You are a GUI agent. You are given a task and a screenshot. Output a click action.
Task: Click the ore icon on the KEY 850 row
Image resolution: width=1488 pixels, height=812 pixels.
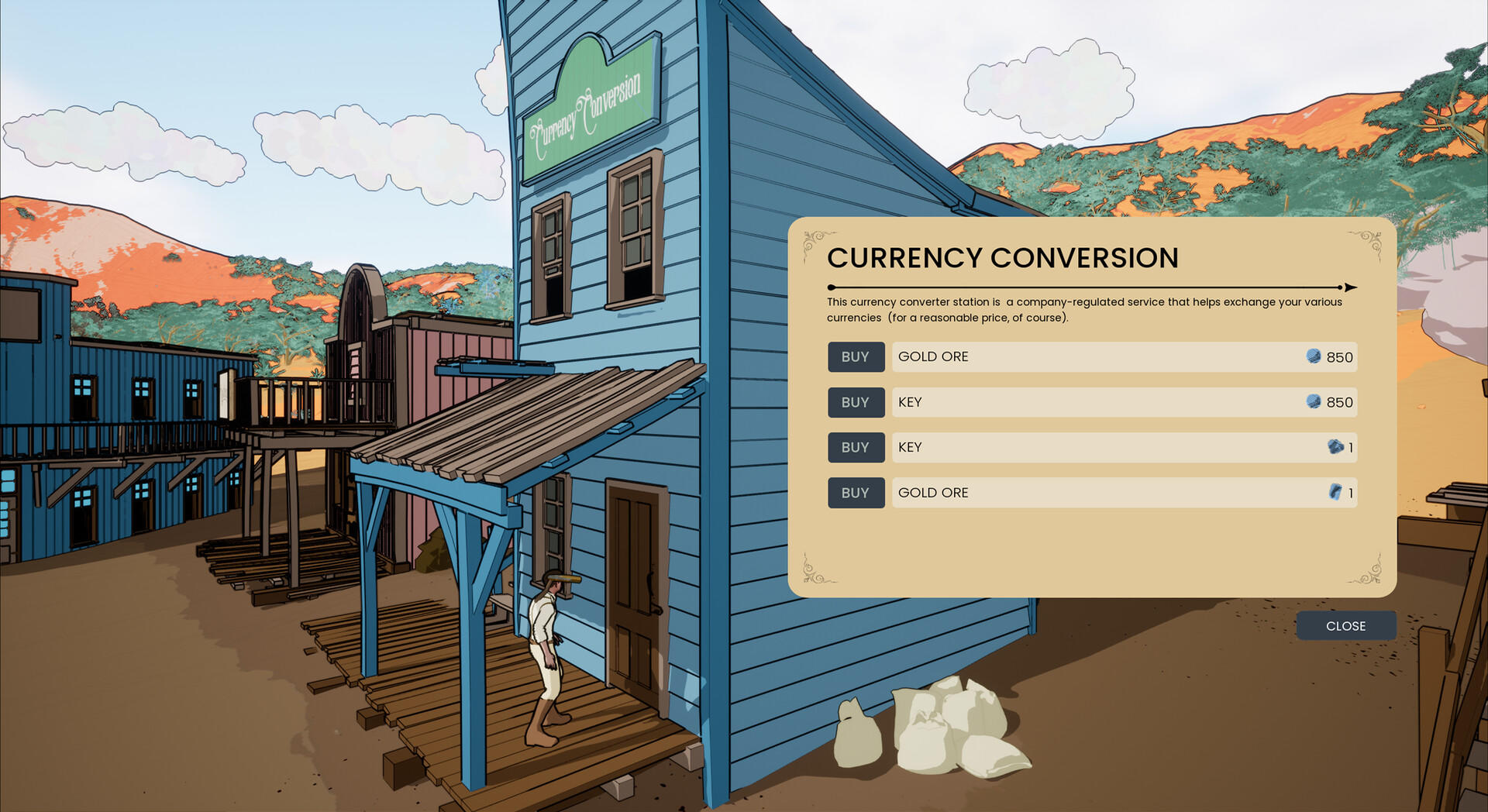pos(1315,402)
